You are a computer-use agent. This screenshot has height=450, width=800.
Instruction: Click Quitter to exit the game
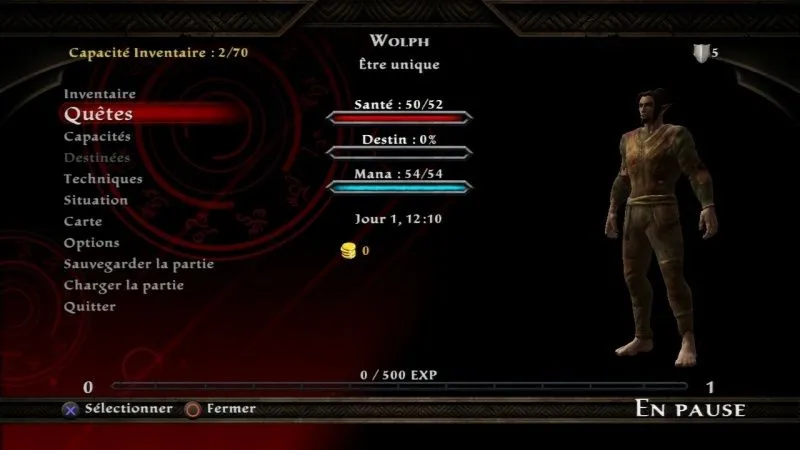[x=90, y=306]
